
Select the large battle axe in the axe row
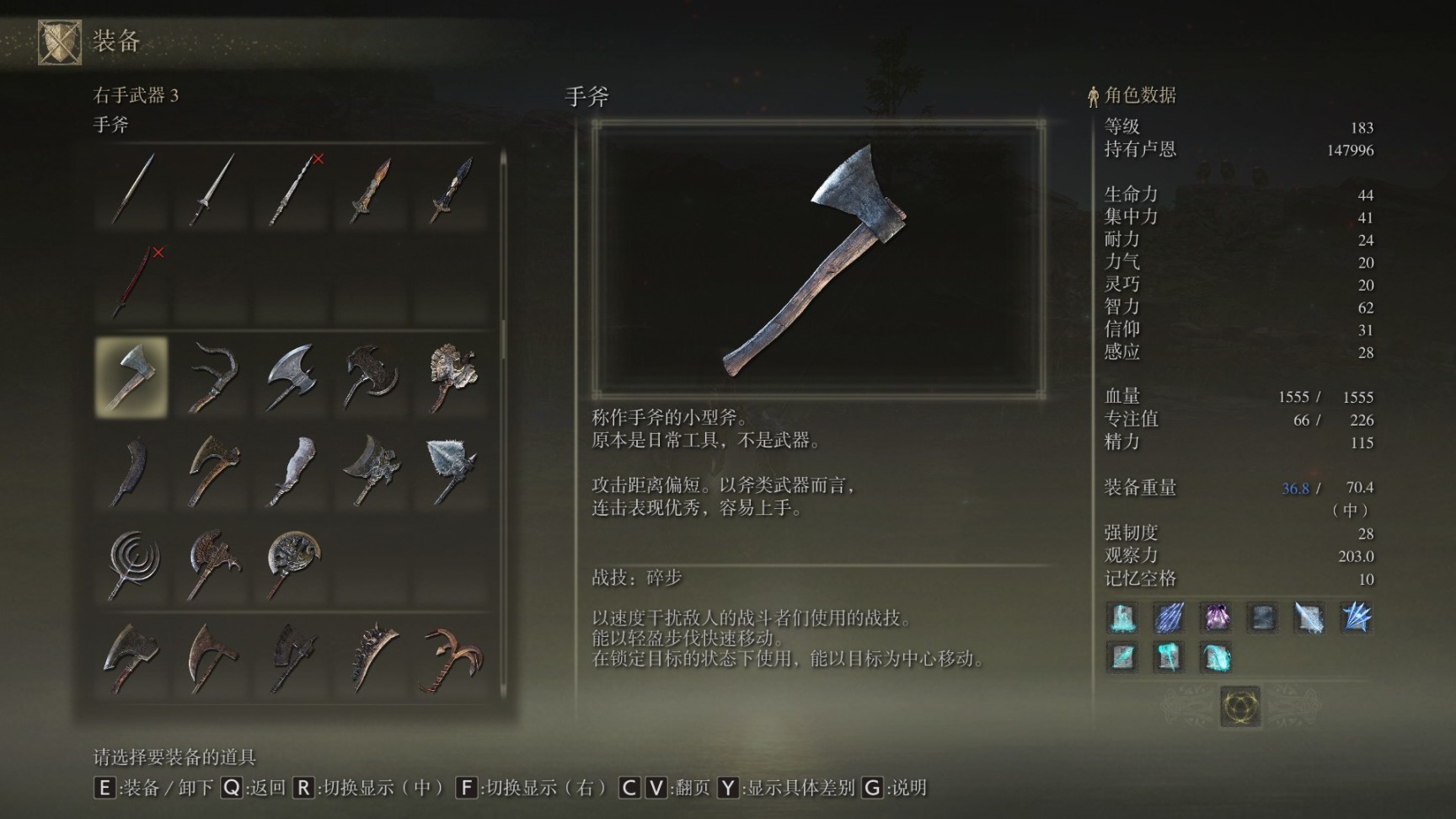pyautogui.click(x=291, y=377)
